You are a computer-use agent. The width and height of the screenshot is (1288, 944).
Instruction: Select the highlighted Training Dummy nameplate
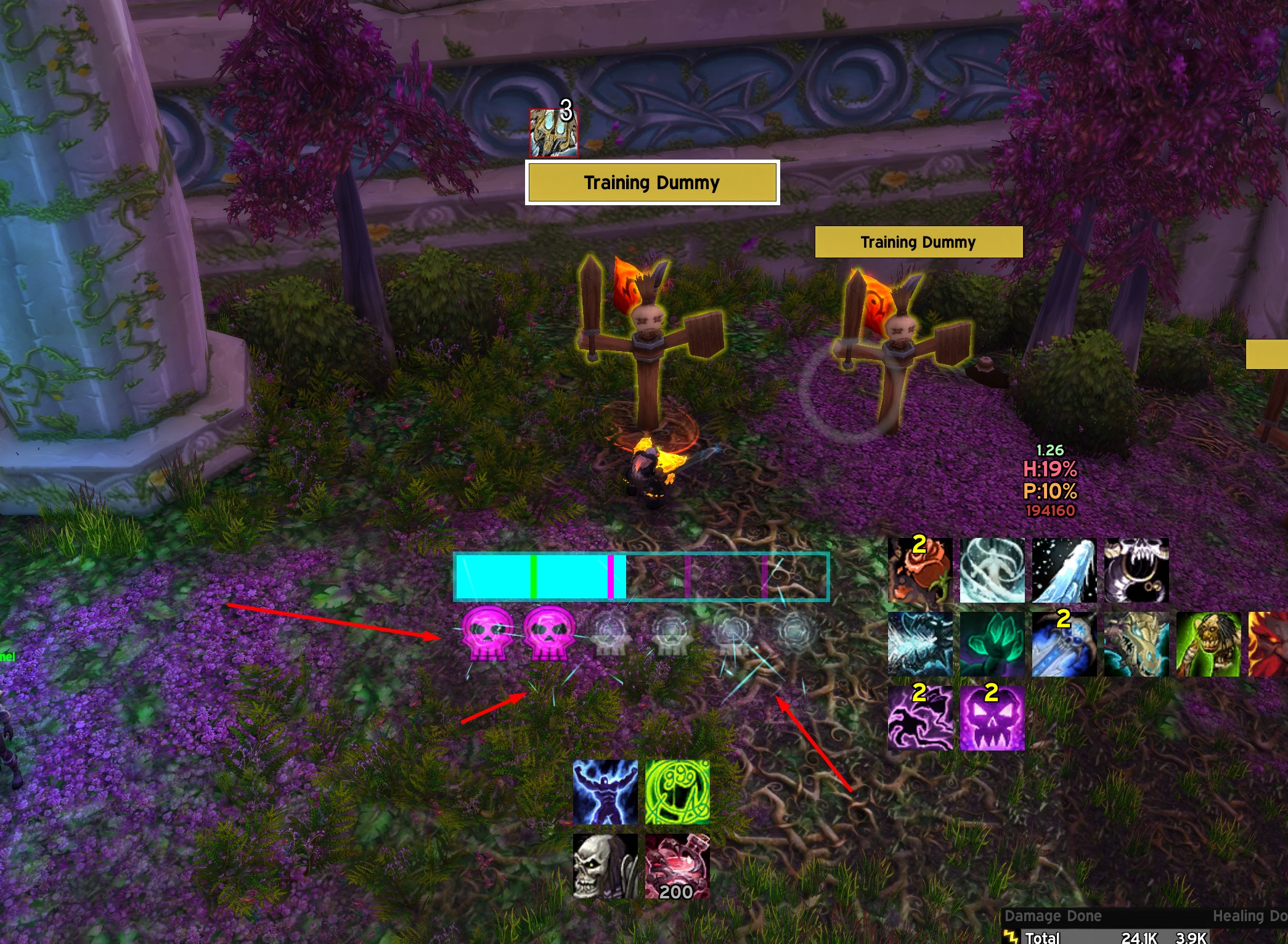click(652, 182)
